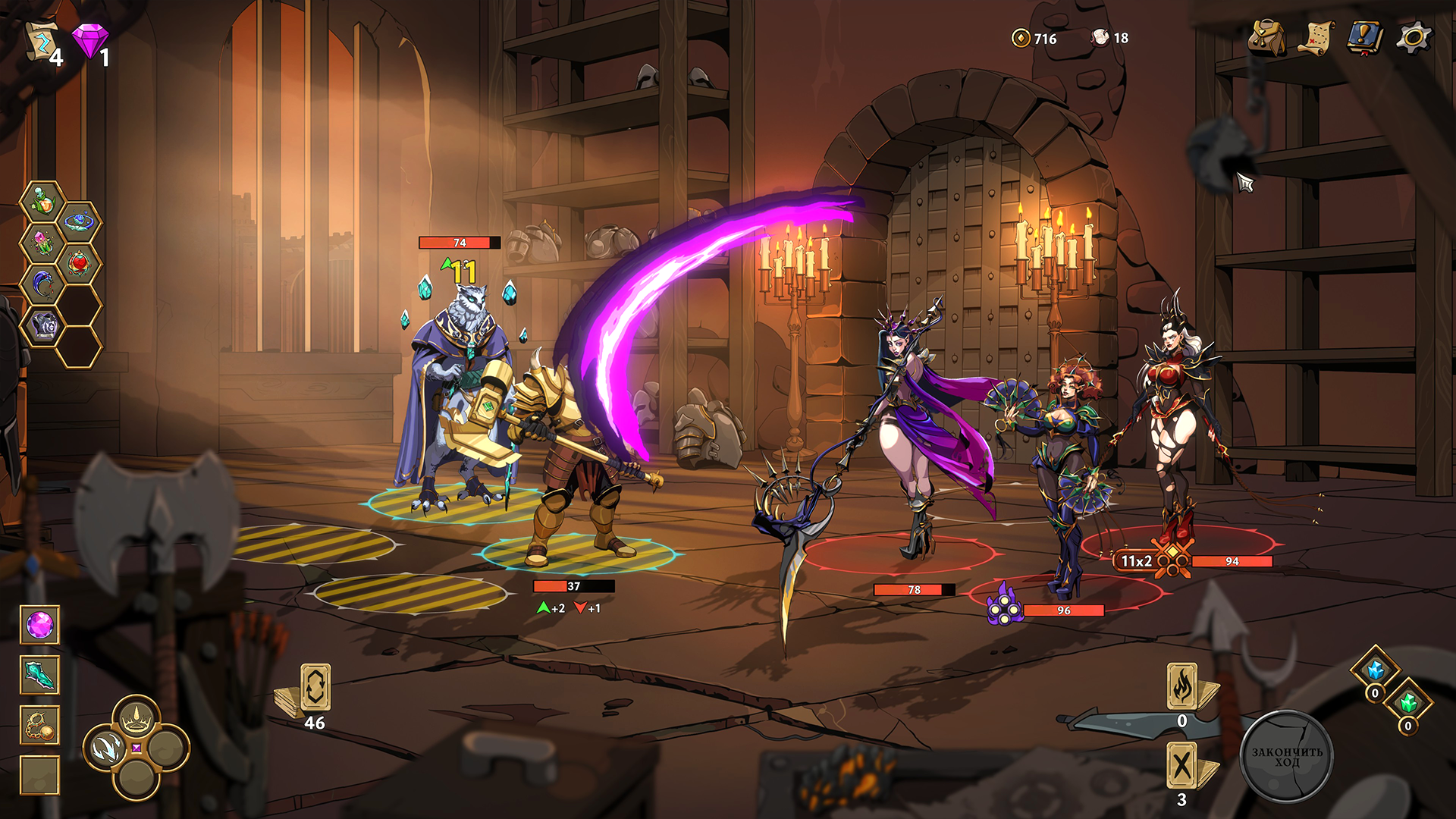Select the pink crystal flower relic
Image resolution: width=1456 pixels, height=819 pixels.
[42, 243]
